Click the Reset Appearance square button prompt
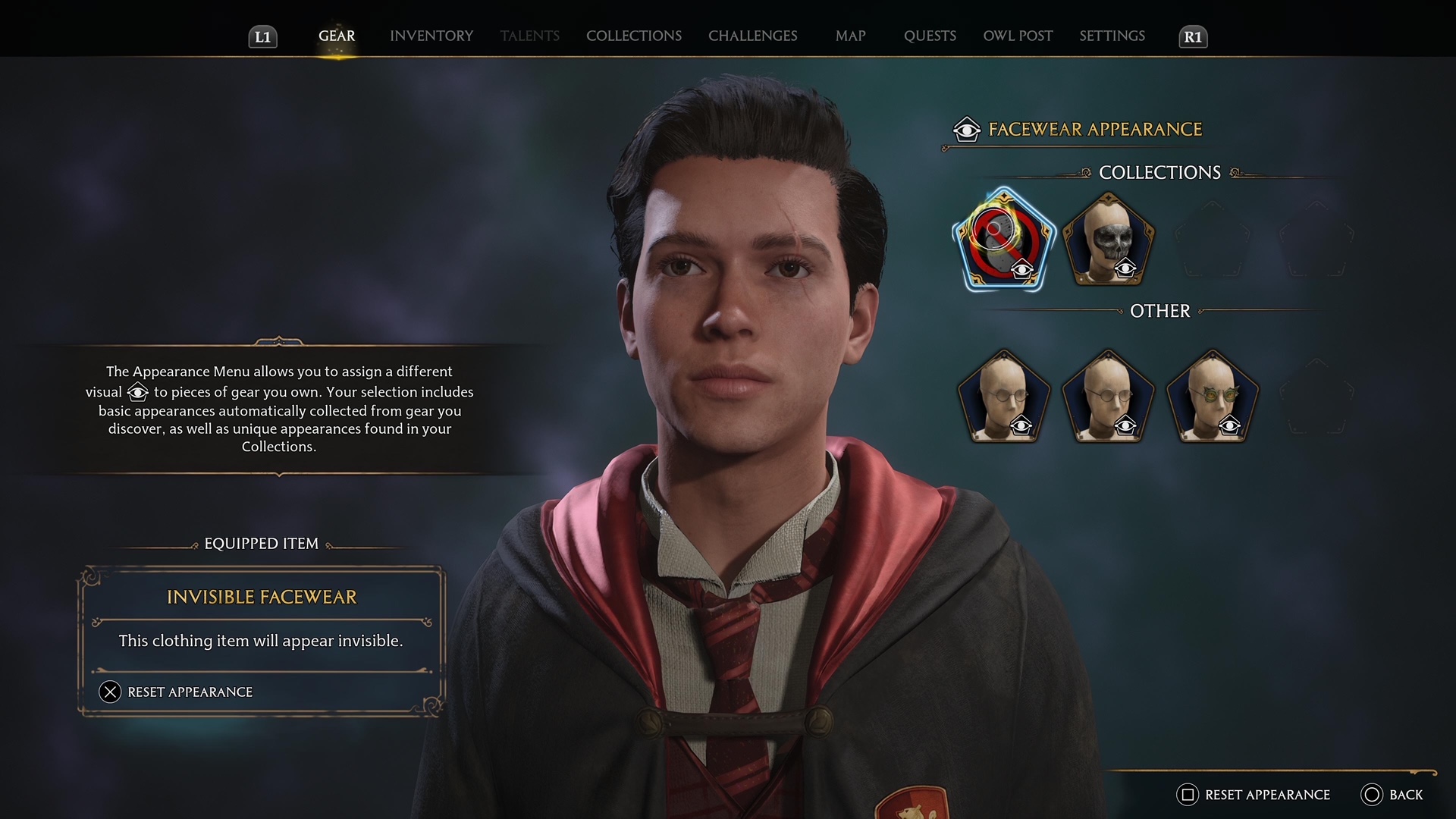The height and width of the screenshot is (819, 1456). coord(1258,795)
